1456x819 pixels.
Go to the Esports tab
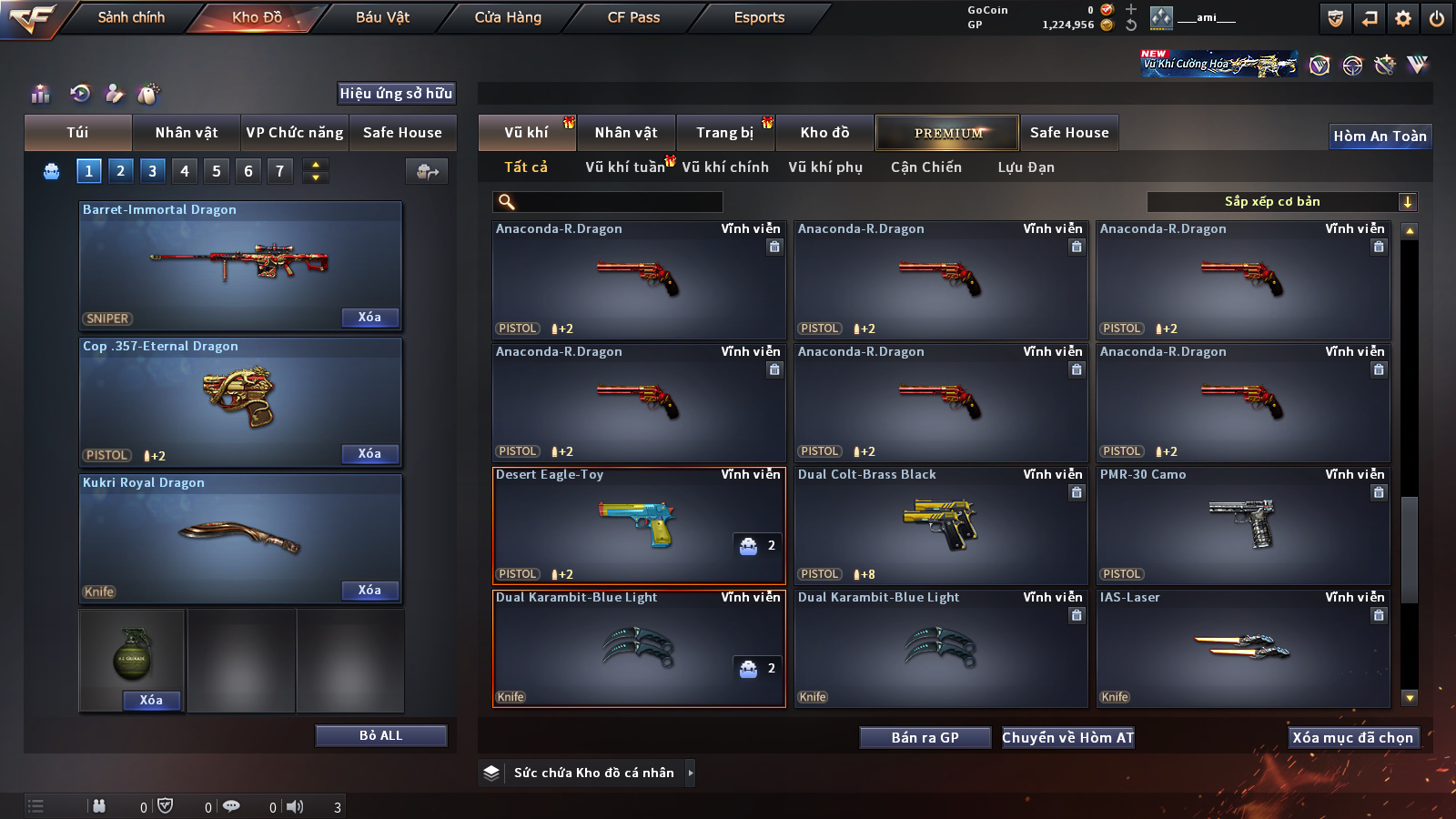(759, 17)
